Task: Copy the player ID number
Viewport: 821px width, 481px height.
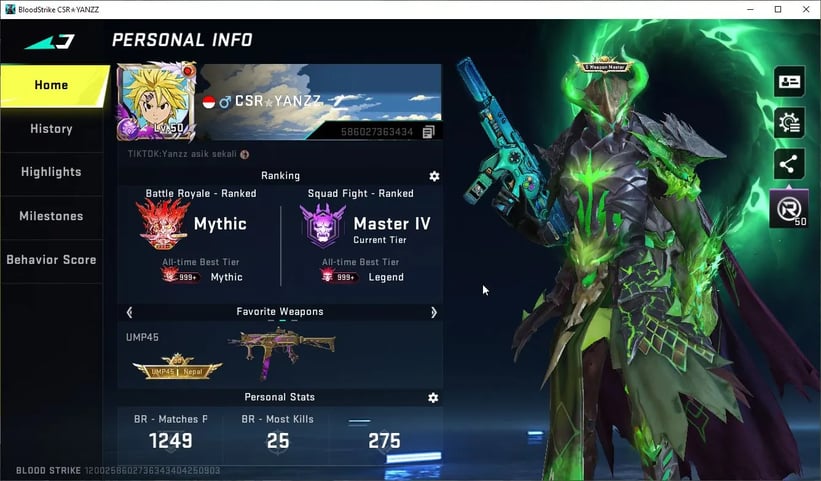Action: click(429, 132)
